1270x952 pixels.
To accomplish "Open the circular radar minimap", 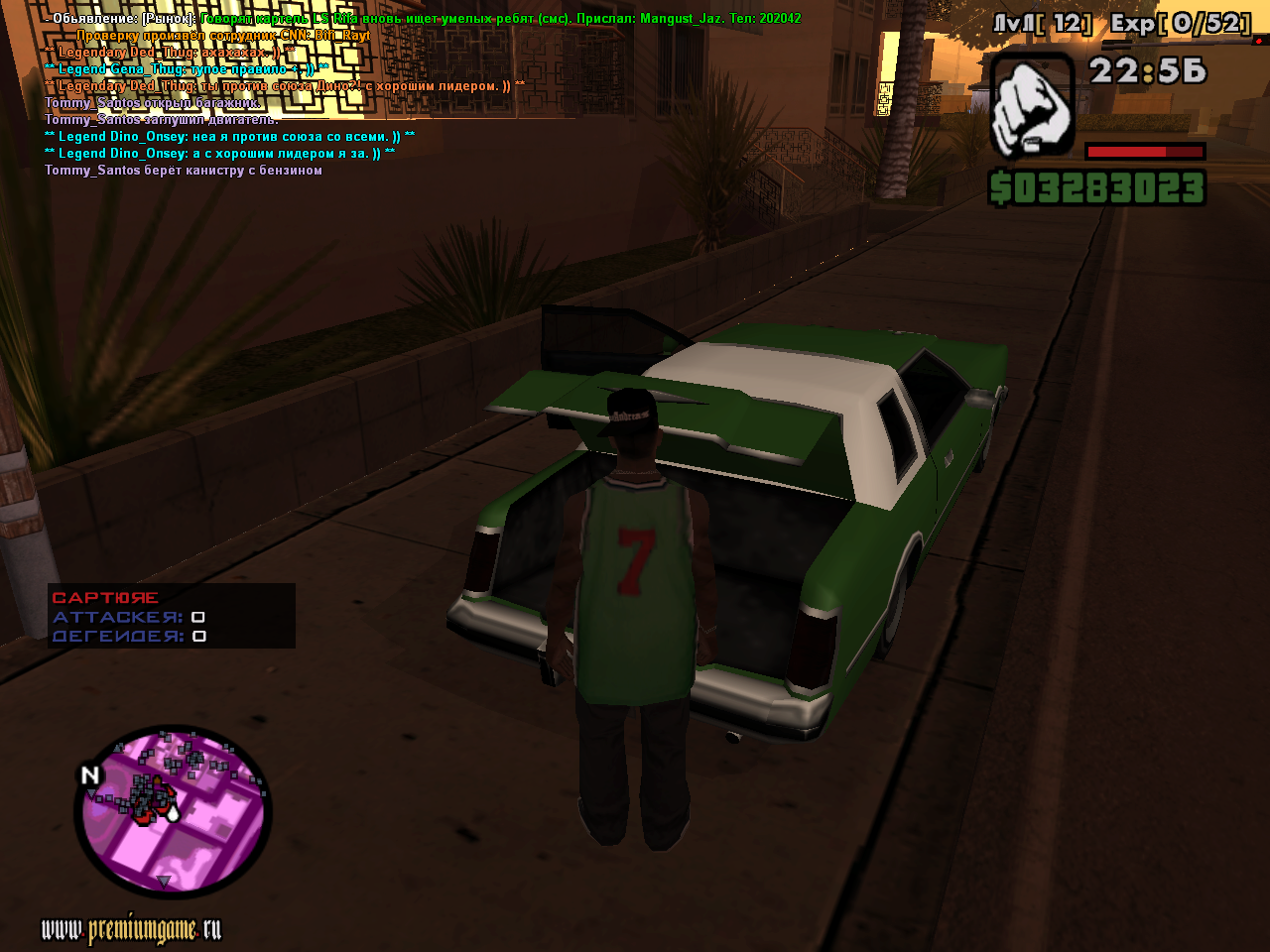I will tap(174, 813).
